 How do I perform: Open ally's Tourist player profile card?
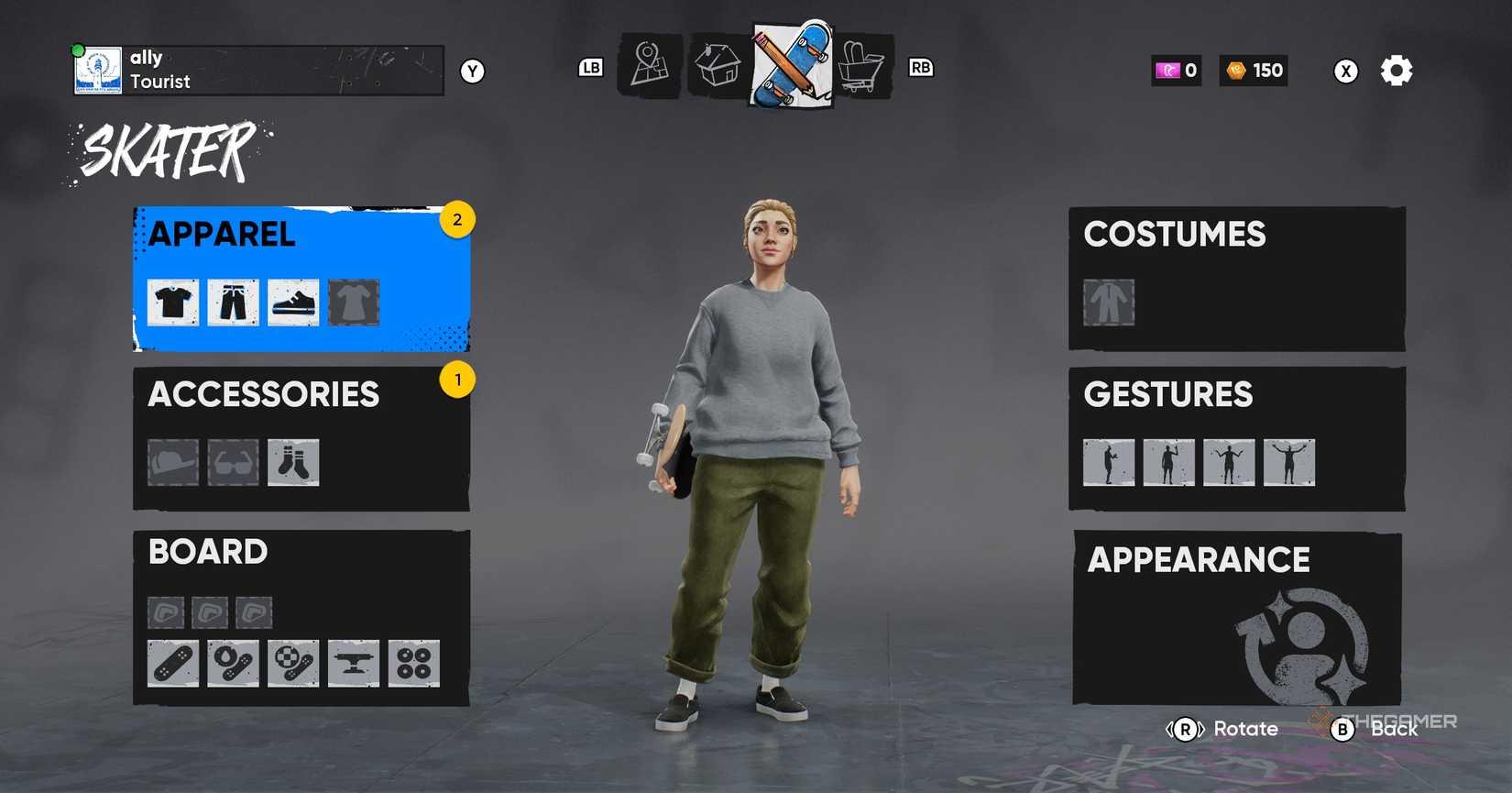pyautogui.click(x=258, y=71)
